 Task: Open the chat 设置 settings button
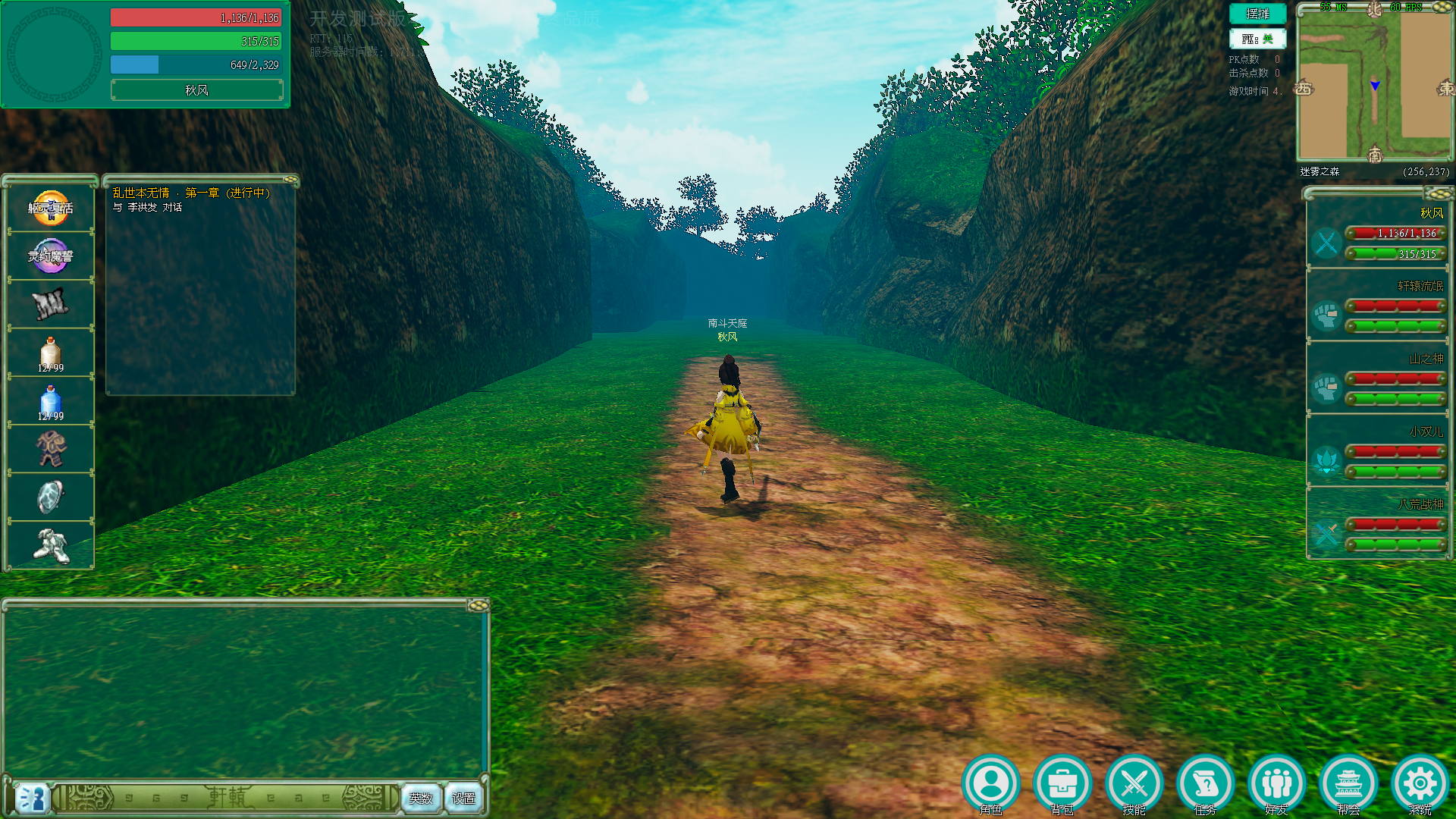[463, 798]
